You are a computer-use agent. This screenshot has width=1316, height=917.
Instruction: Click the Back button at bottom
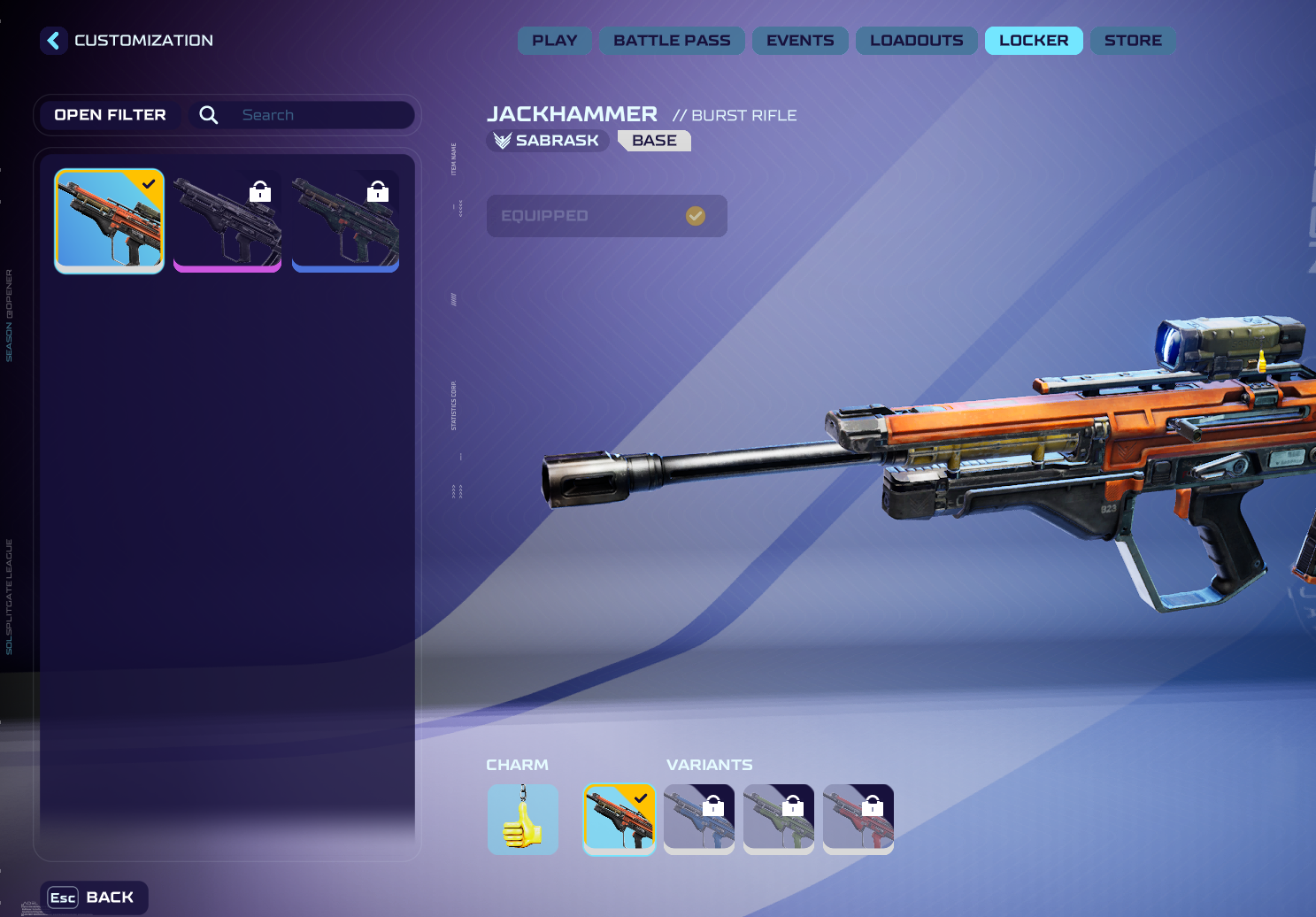[94, 898]
